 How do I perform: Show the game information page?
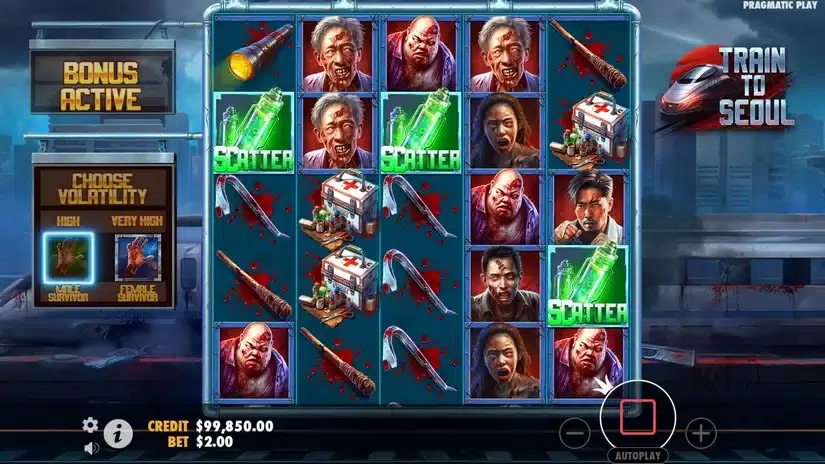click(x=119, y=433)
